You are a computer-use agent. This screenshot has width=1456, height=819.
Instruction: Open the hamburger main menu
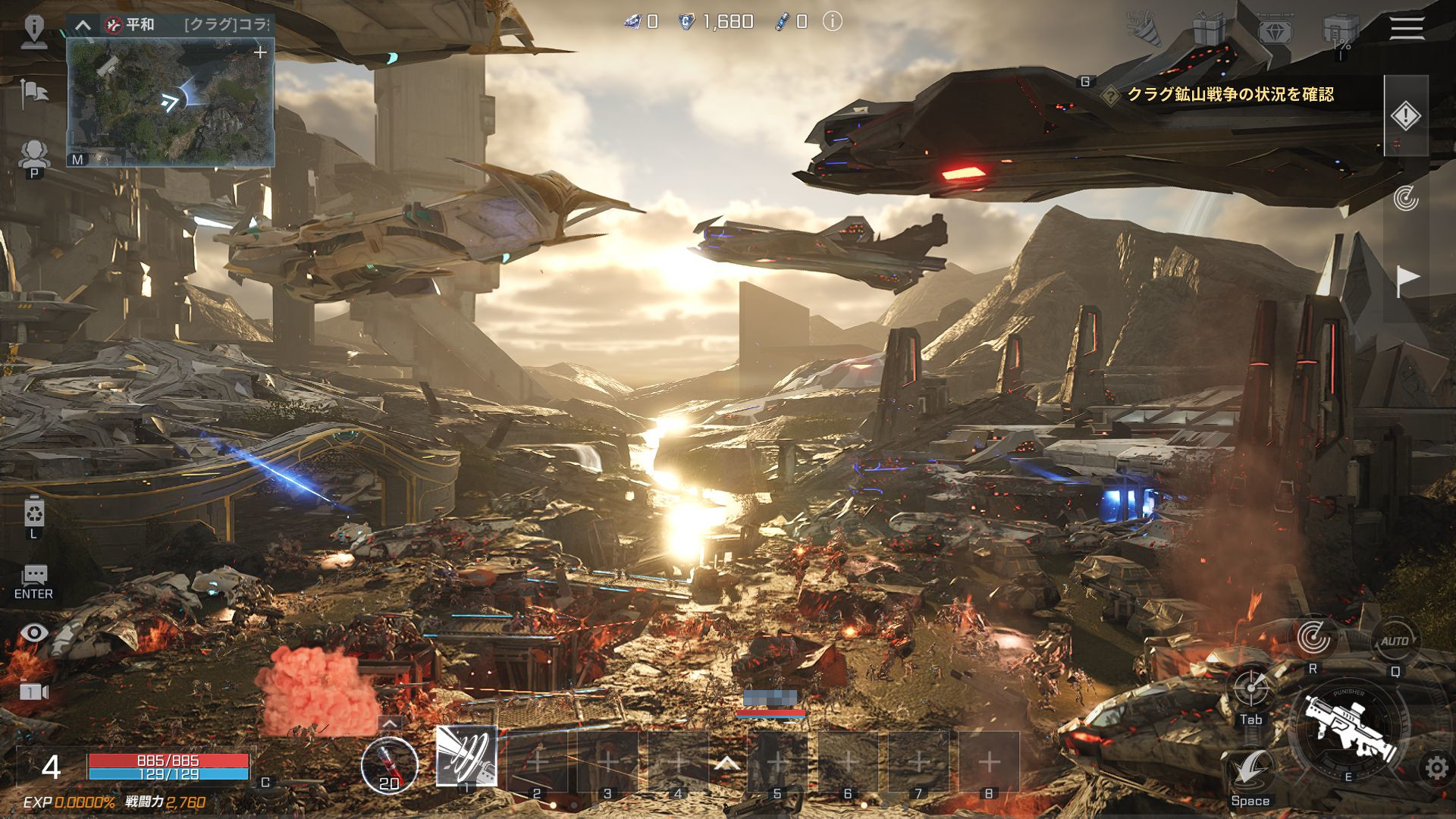pos(1407,29)
